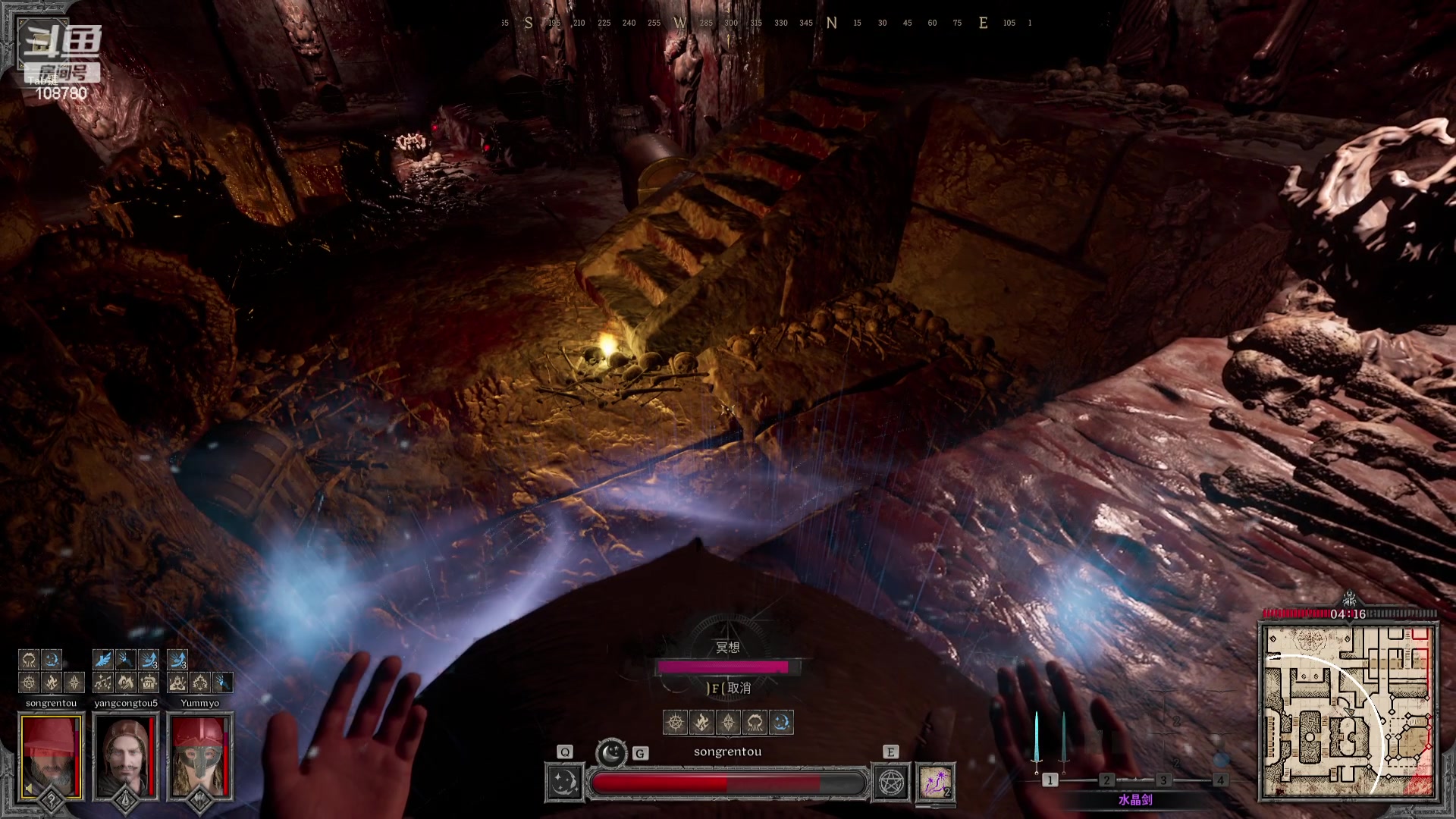The width and height of the screenshot is (1456, 819).
Task: Select the blue potion quick slot
Action: [1220, 760]
